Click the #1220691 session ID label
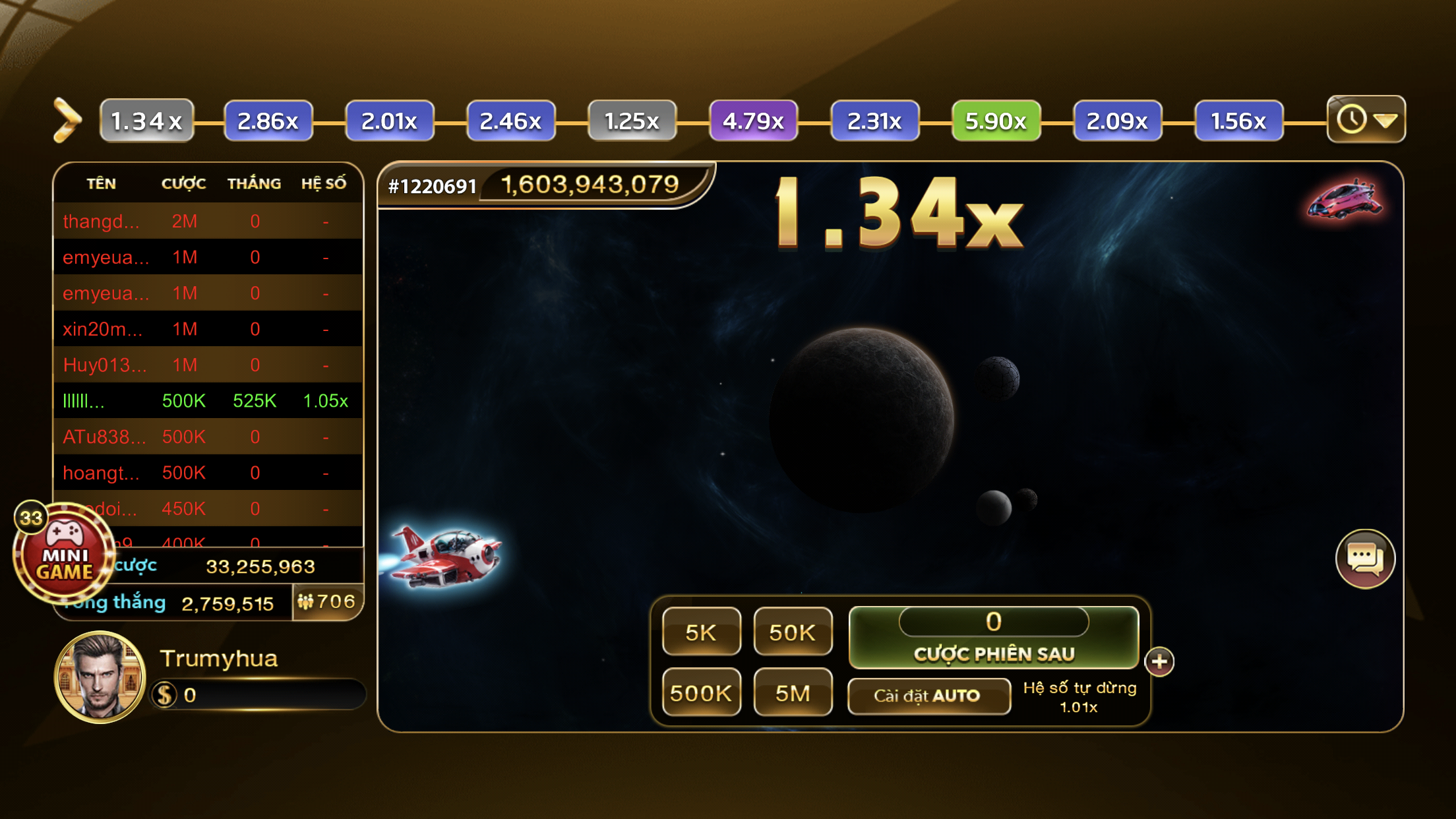Viewport: 1456px width, 819px height. 432,187
